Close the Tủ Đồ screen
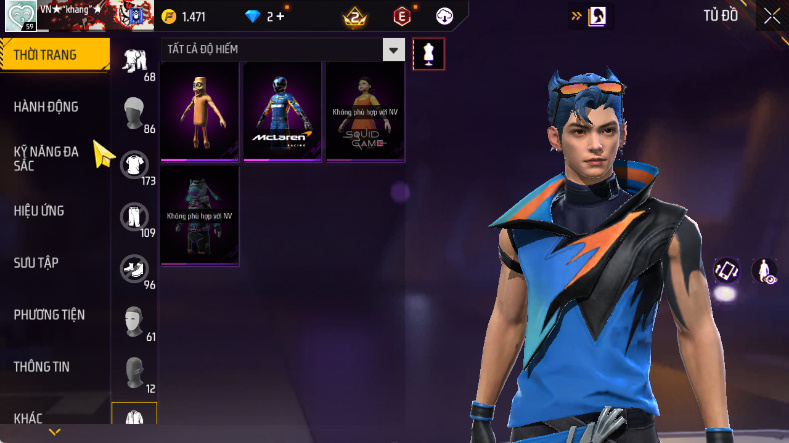 (772, 15)
